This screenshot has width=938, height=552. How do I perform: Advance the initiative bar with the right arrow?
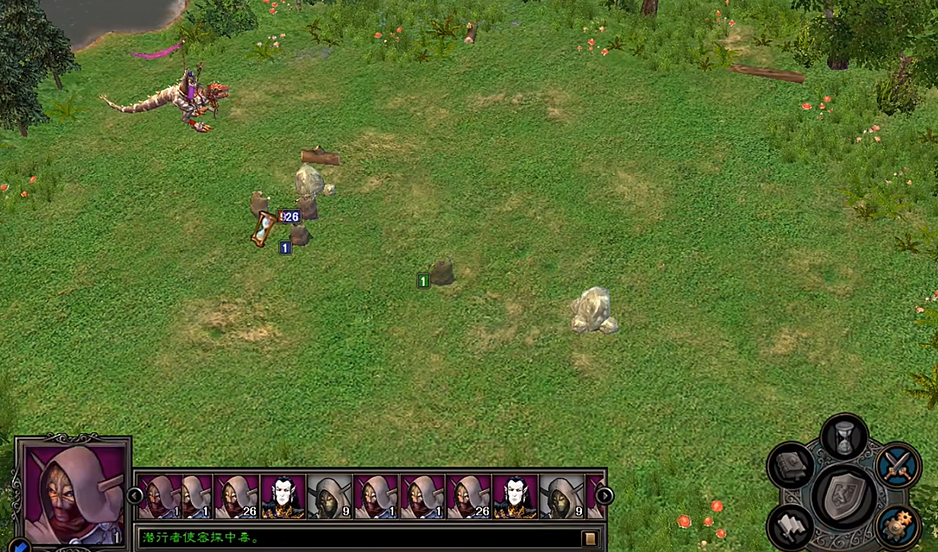point(605,495)
